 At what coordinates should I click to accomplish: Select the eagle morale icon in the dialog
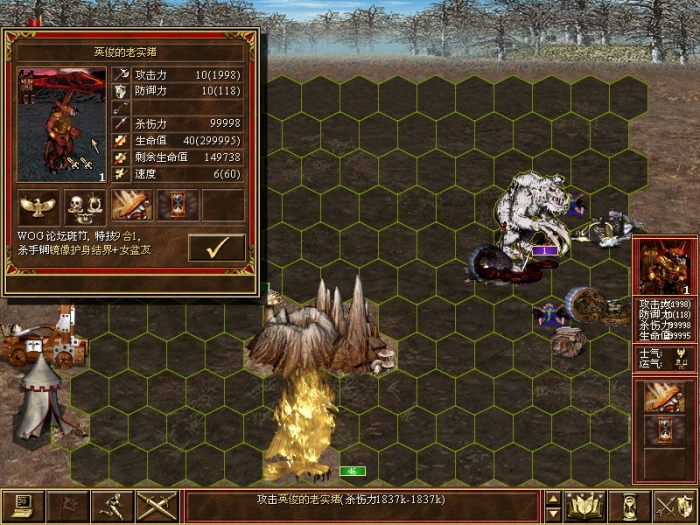[x=39, y=206]
